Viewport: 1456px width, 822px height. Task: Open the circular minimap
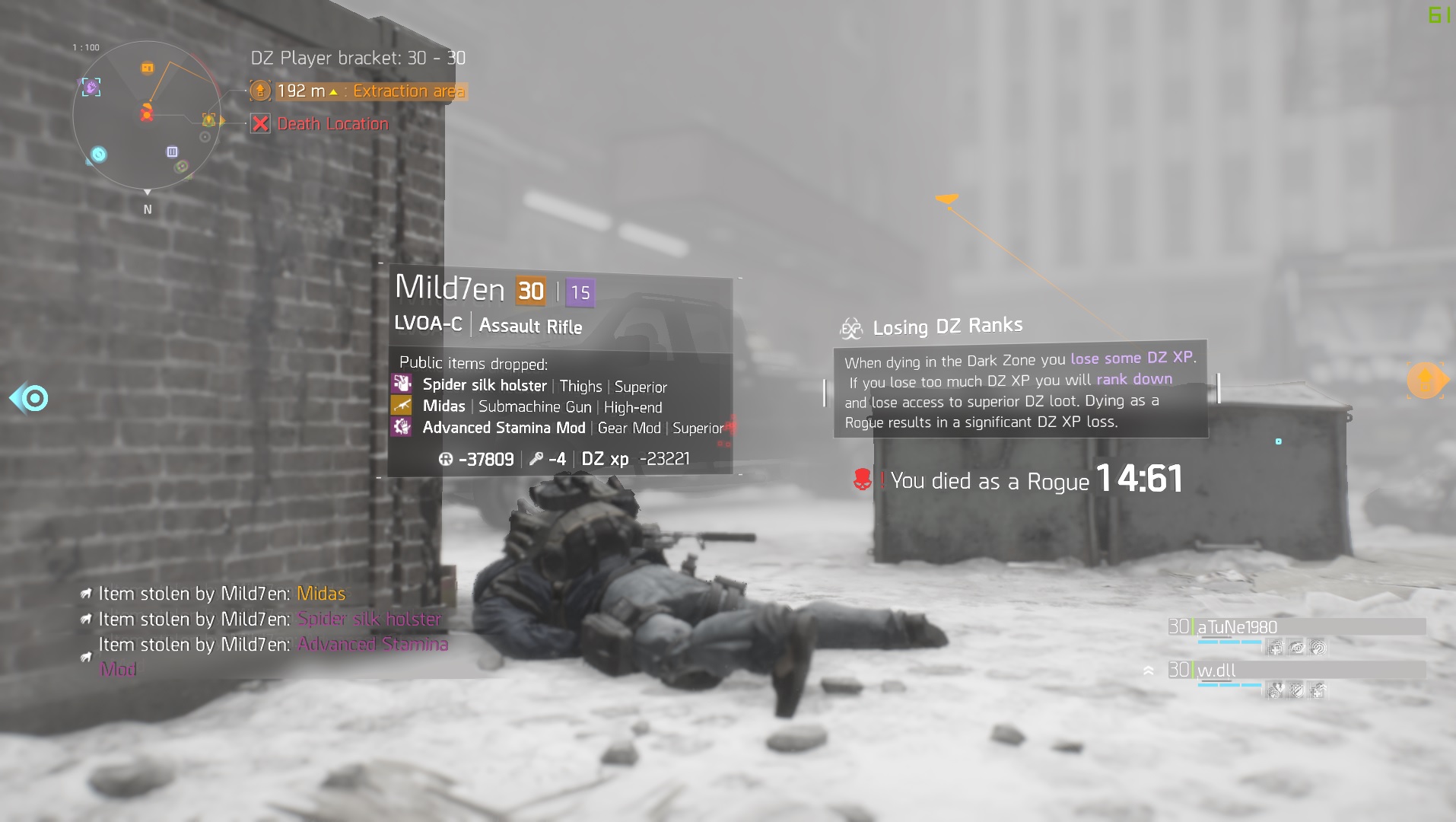point(147,116)
